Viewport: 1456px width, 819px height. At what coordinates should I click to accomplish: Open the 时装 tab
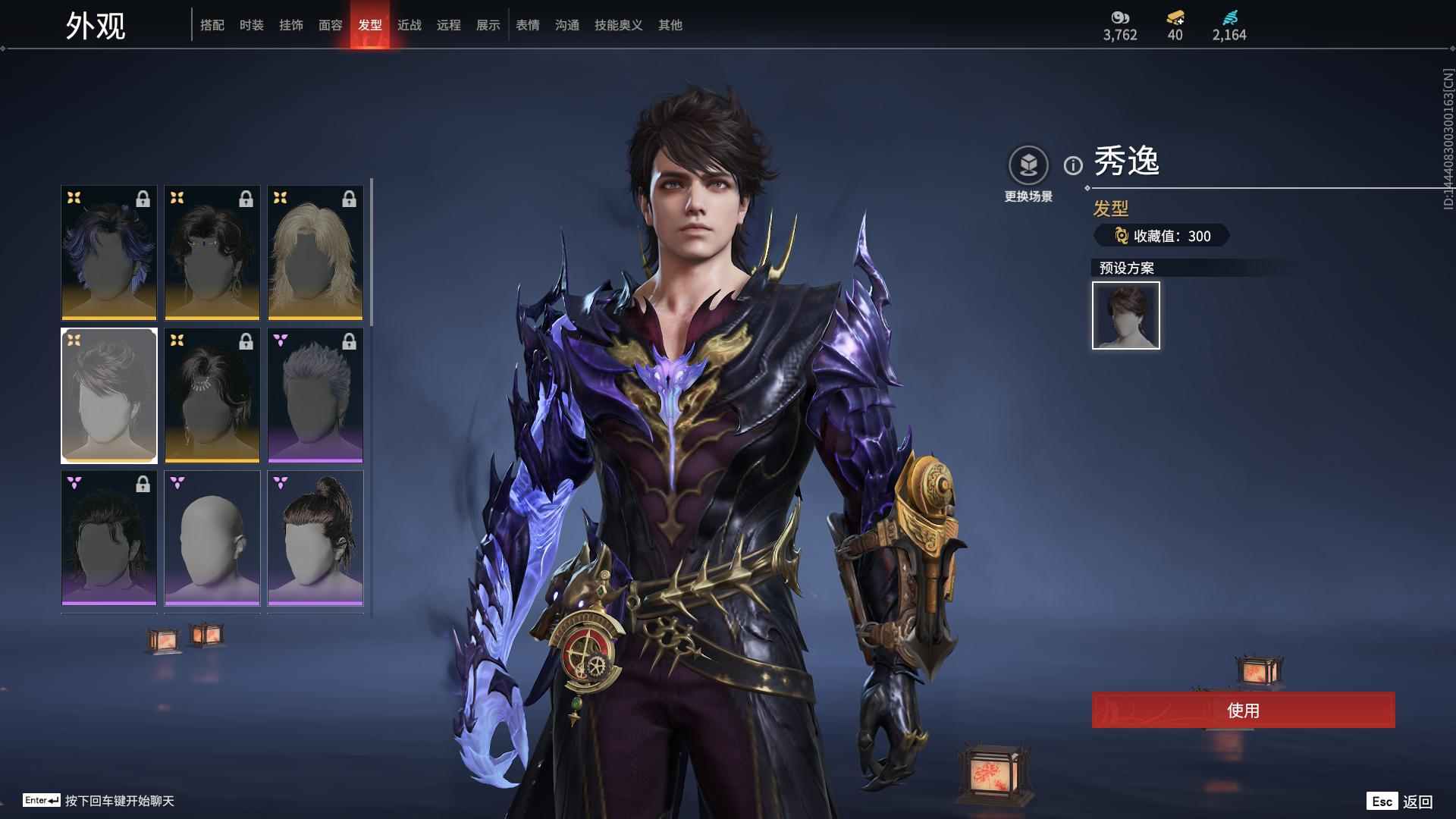(x=251, y=25)
